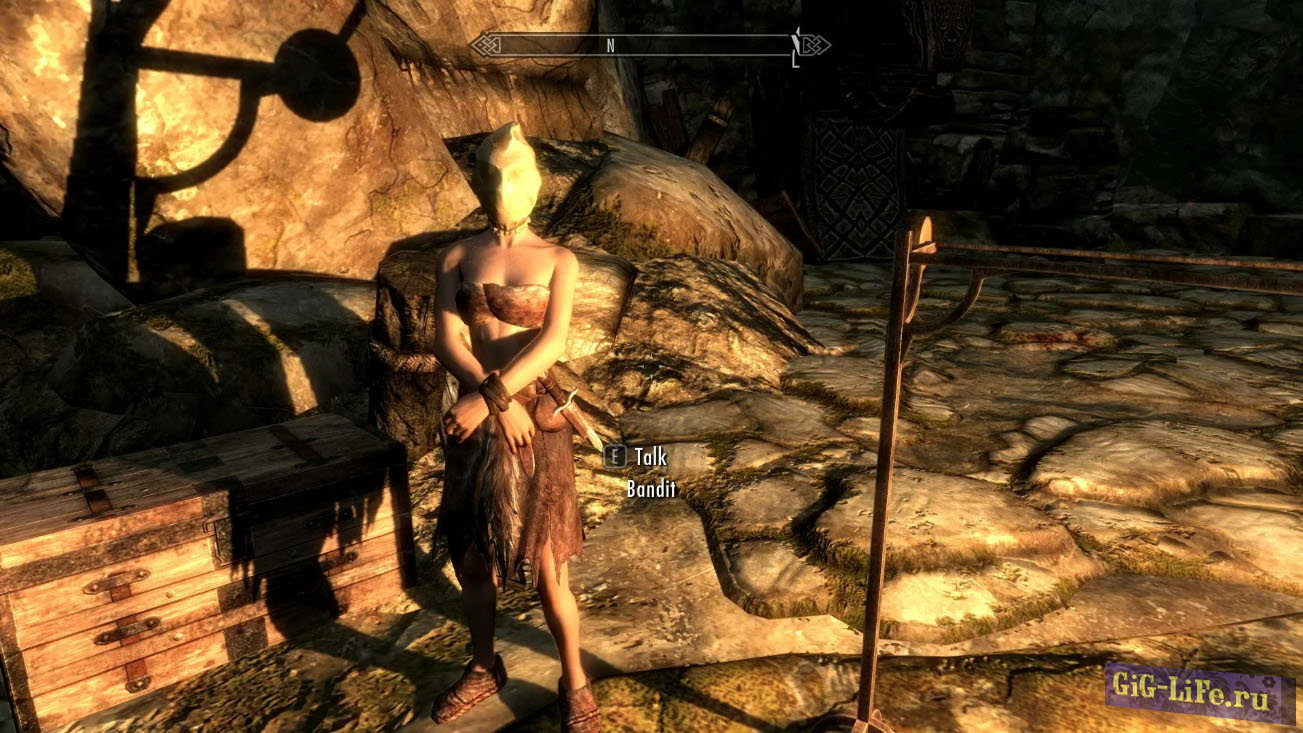This screenshot has width=1303, height=733.
Task: Expand the compass bar at screen top
Action: pos(650,44)
